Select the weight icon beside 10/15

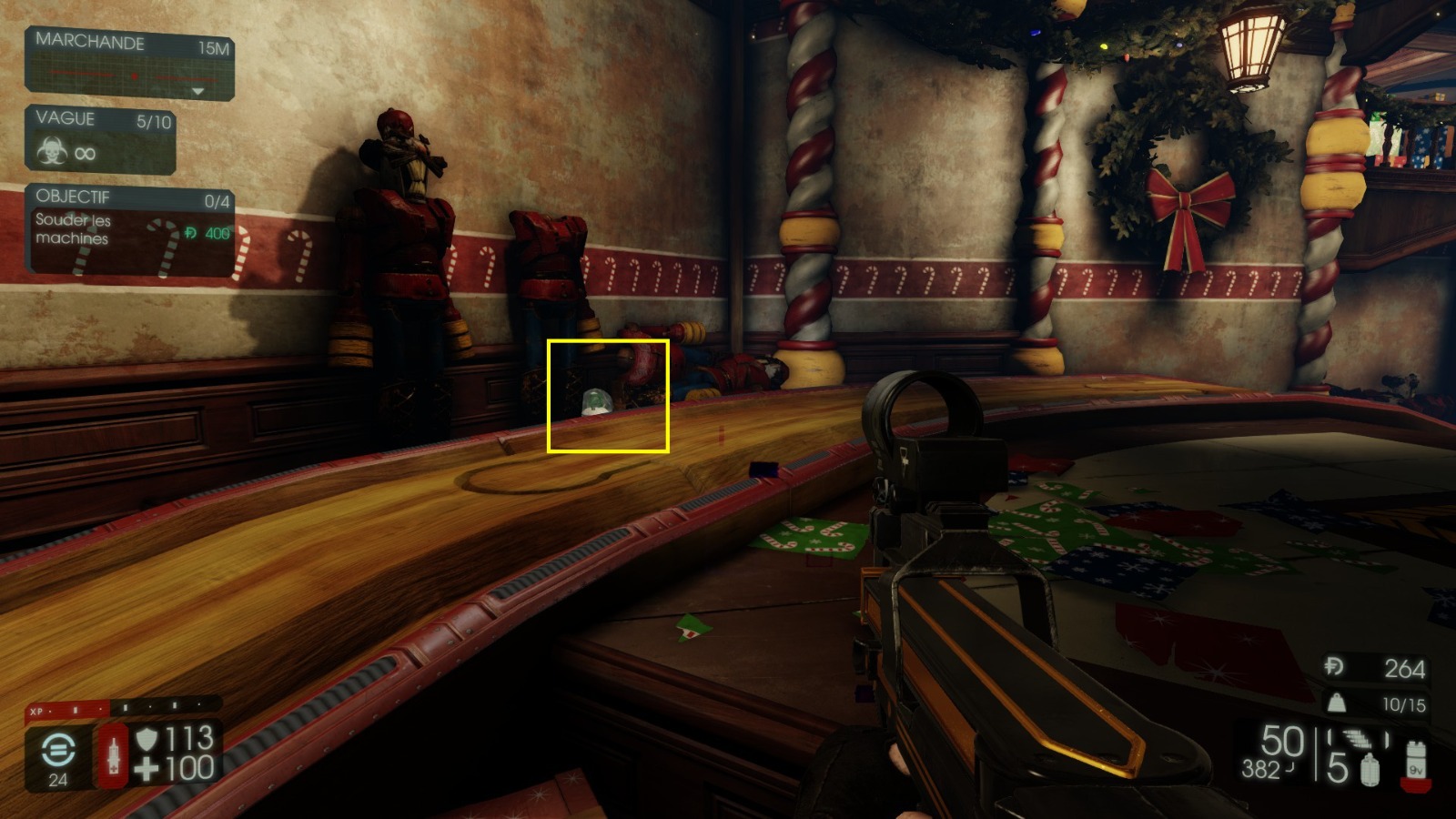(x=1337, y=703)
